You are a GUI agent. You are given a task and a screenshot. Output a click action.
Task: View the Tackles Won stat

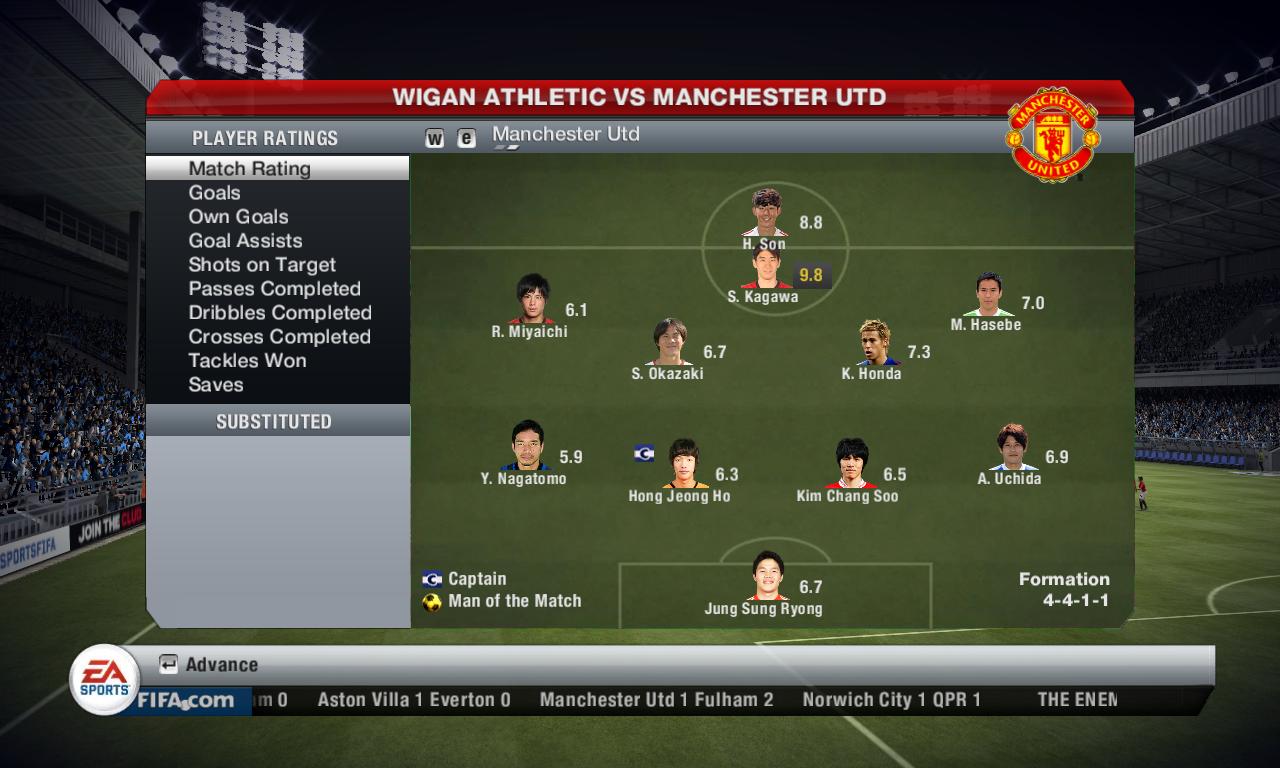point(247,361)
